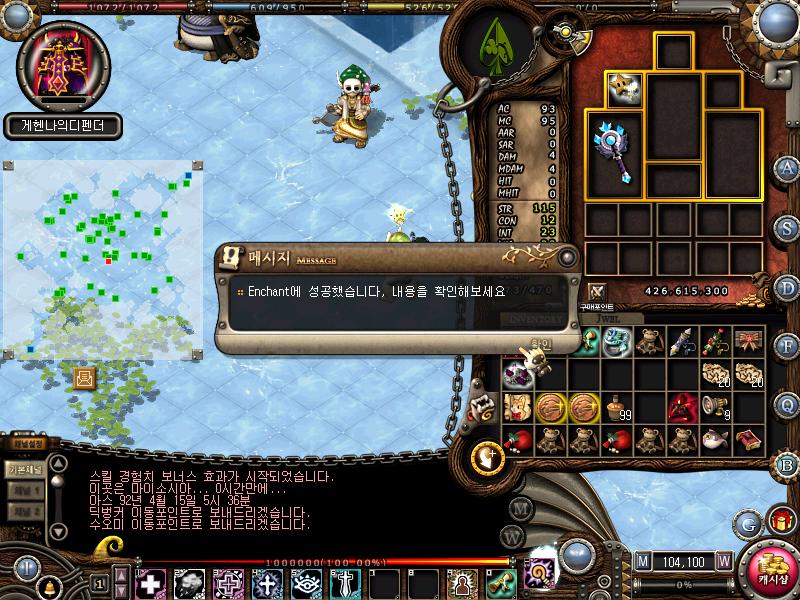Open the round Q side button
The width and height of the screenshot is (800, 600).
[x=787, y=404]
